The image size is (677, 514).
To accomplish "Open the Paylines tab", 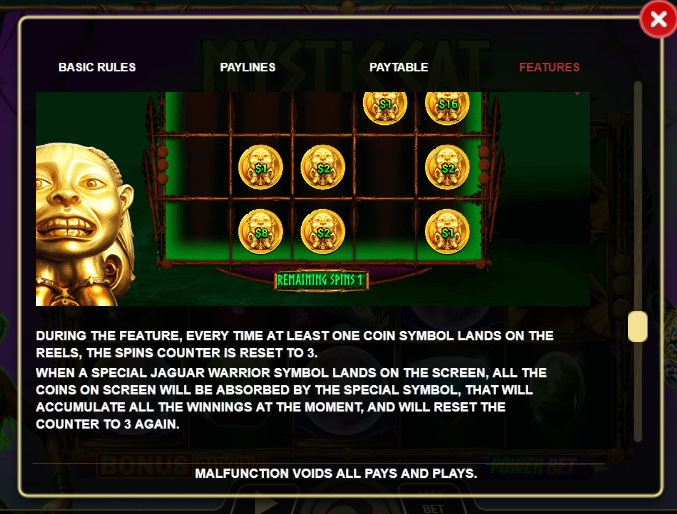I will pos(248,67).
